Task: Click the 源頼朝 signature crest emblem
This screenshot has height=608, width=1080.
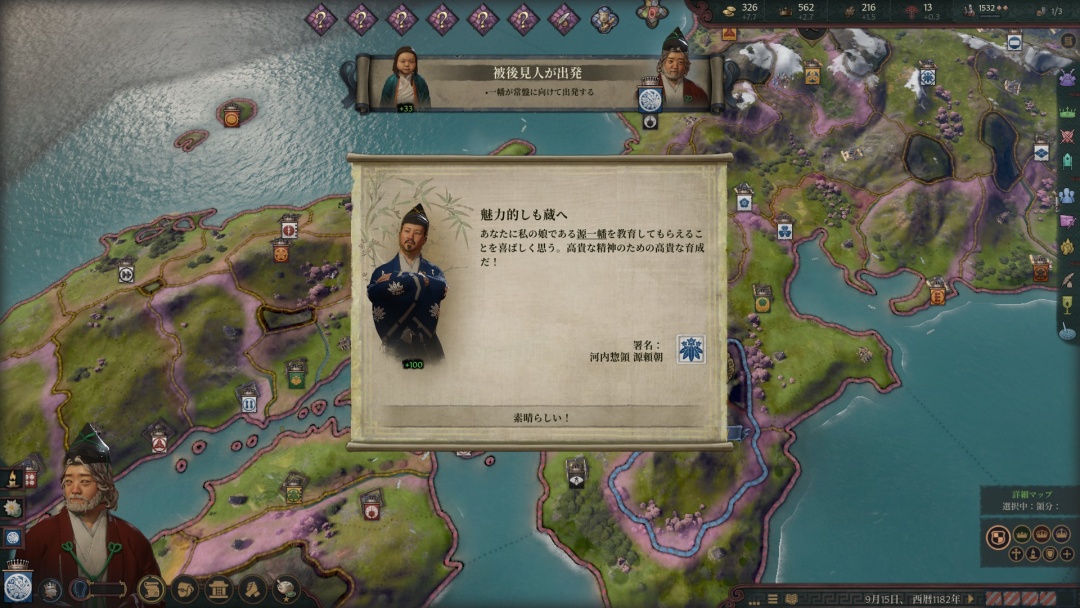Action: pyautogui.click(x=690, y=349)
